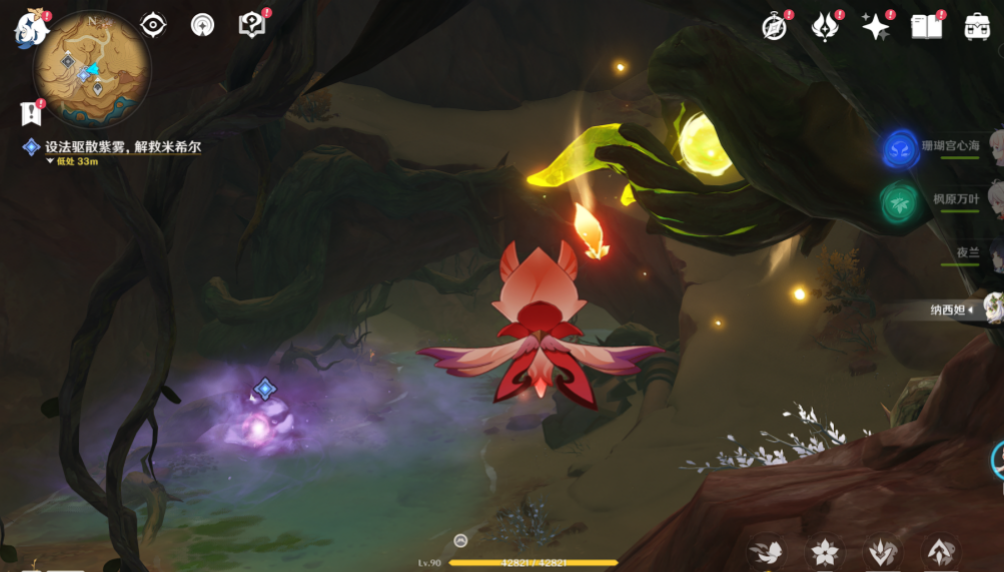Open the tutorial book with question mark
The height and width of the screenshot is (572, 1004).
(252, 25)
